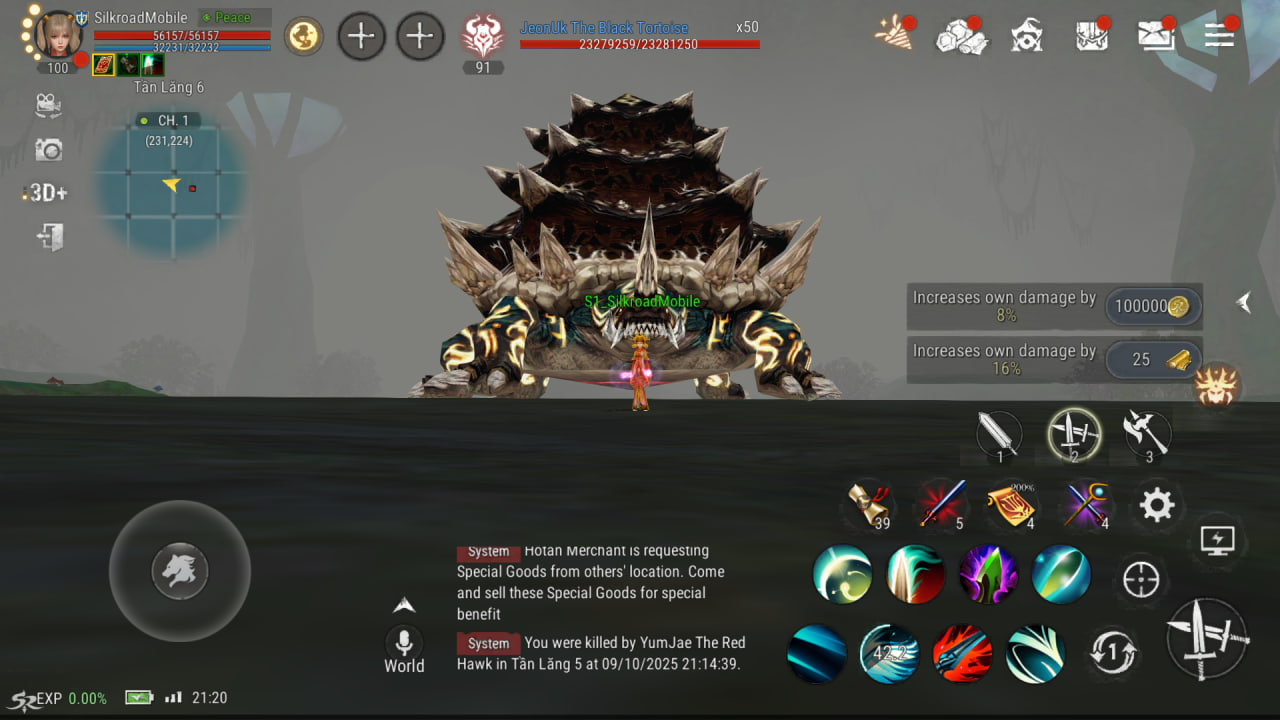The width and height of the screenshot is (1280, 720).
Task: Use the scroll item with 39 count
Action: click(x=869, y=504)
